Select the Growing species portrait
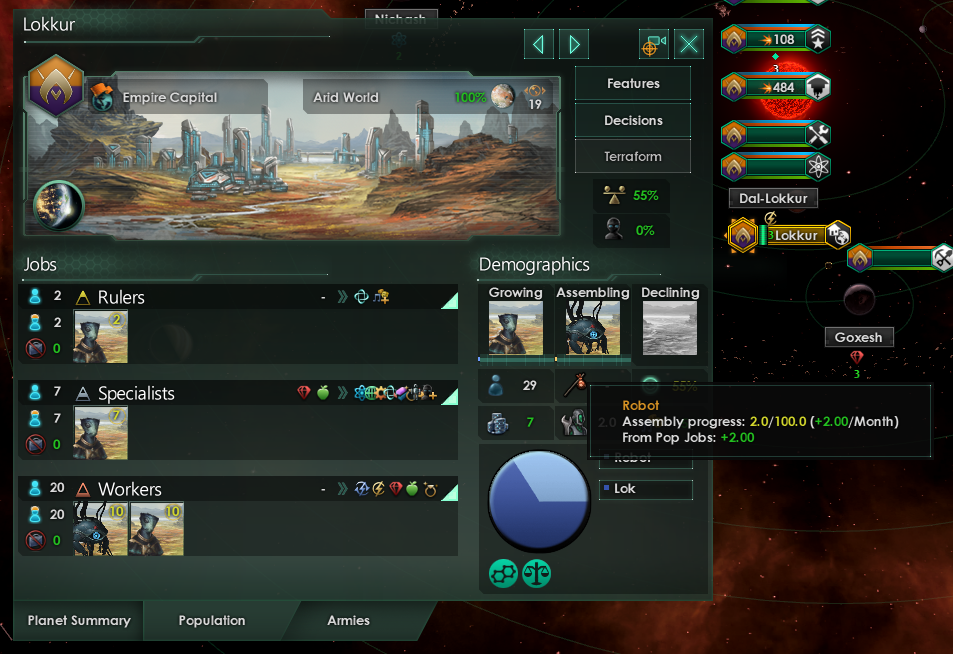 tap(515, 329)
